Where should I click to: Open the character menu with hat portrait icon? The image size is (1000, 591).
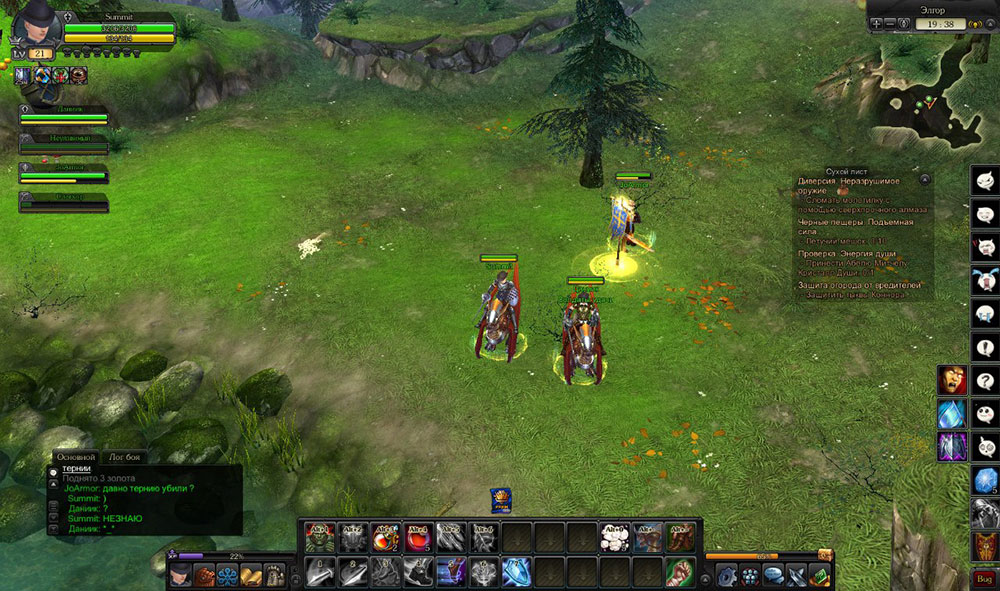click(181, 575)
